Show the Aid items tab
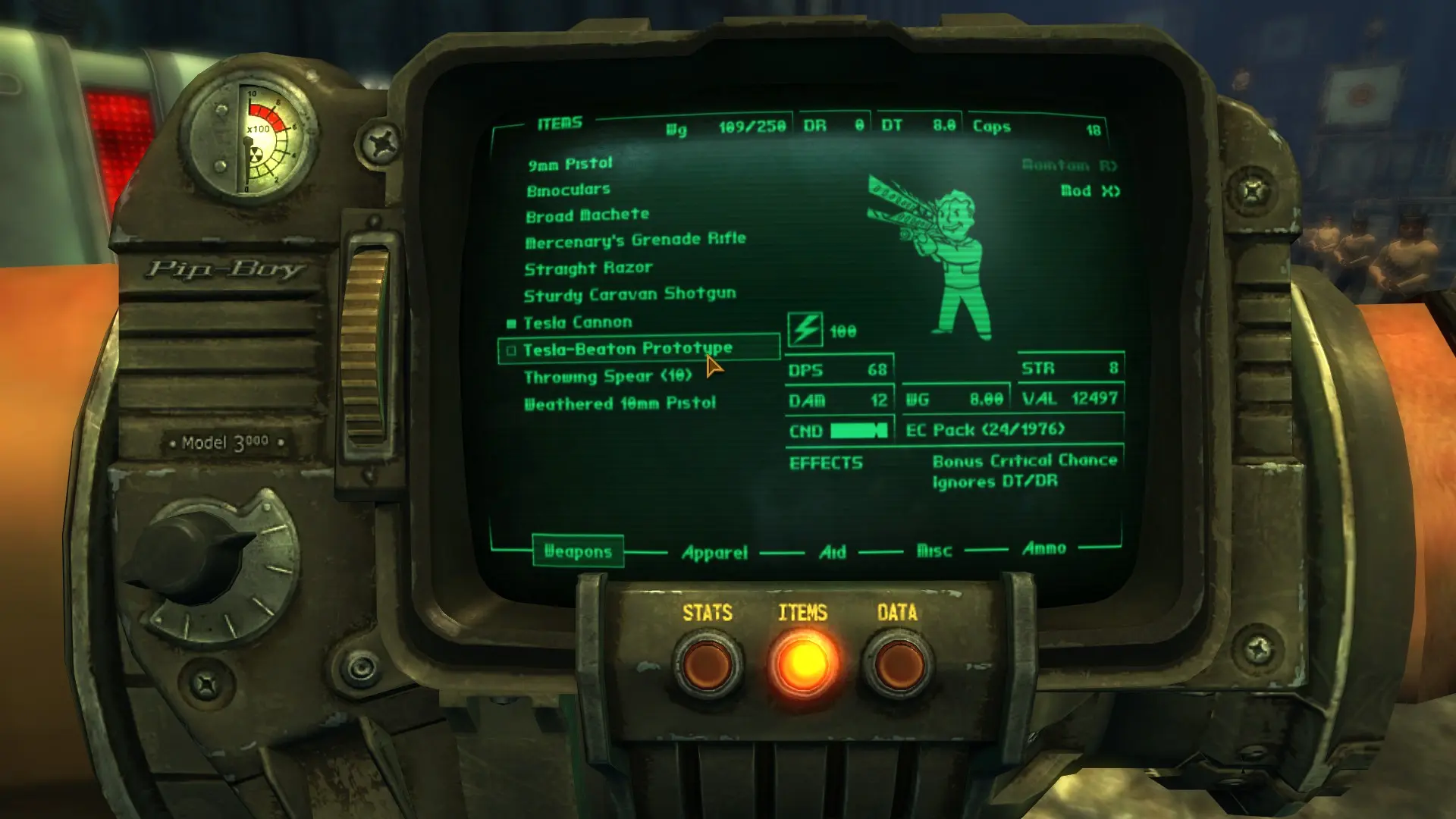The width and height of the screenshot is (1456, 819). 832,552
